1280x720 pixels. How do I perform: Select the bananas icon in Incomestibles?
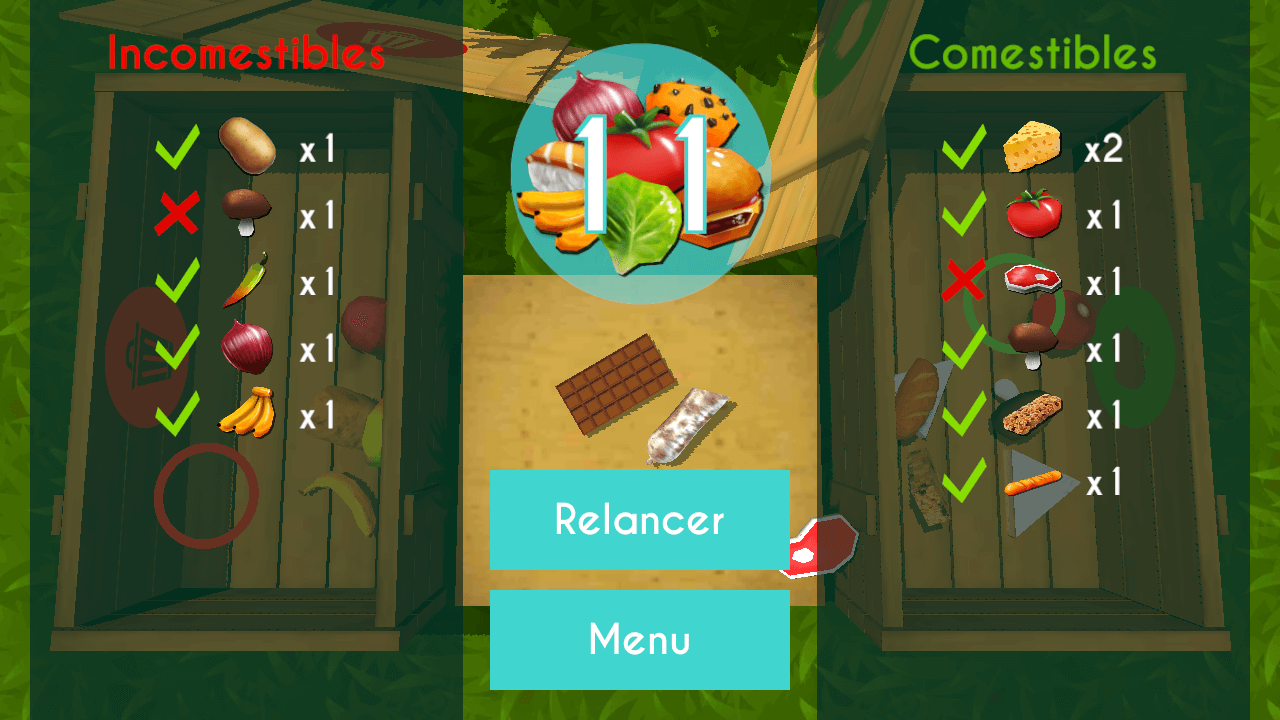[x=245, y=412]
